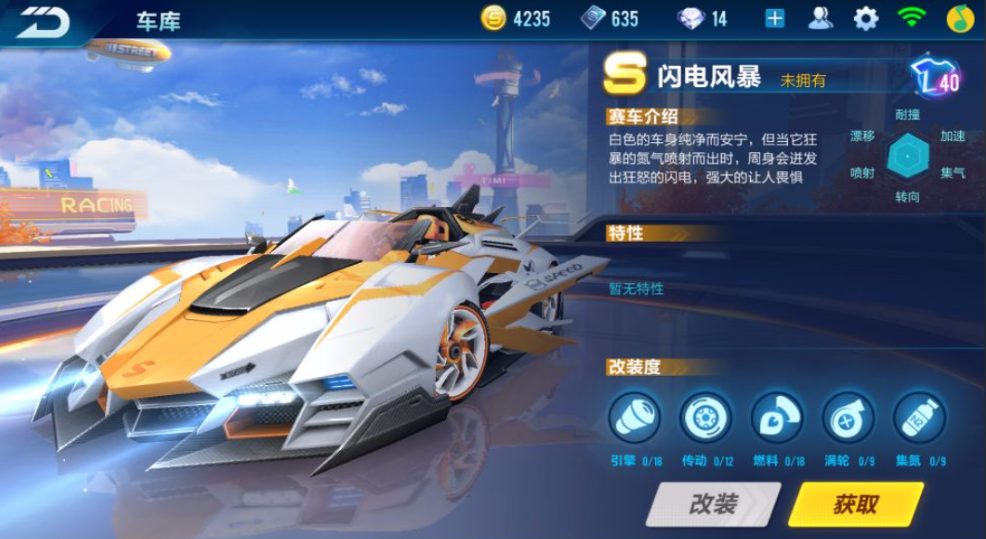The image size is (986, 539).
Task: Go back using the top-left arrow logo
Action: [x=42, y=21]
